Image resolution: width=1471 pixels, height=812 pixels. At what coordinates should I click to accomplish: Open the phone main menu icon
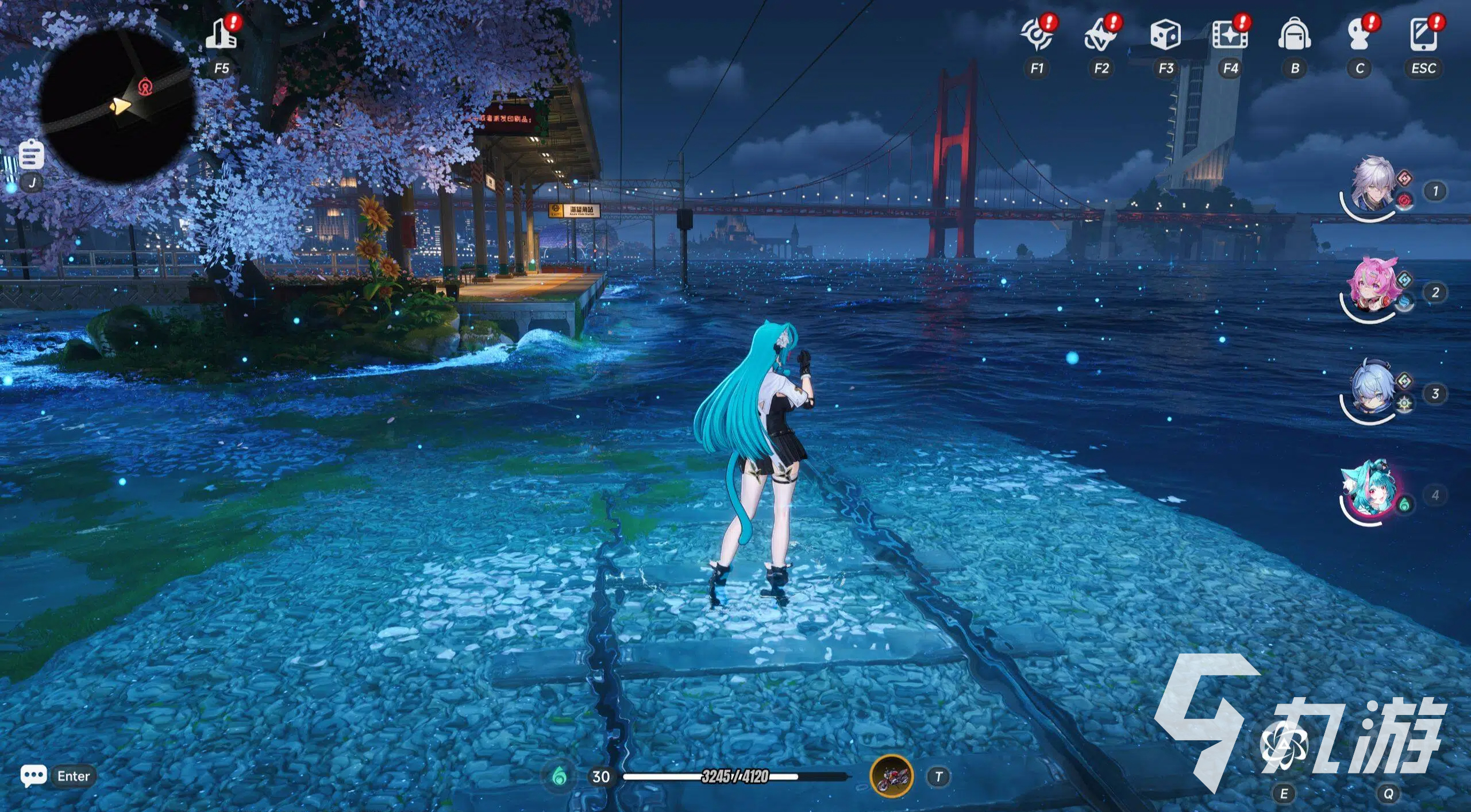coord(1423,34)
